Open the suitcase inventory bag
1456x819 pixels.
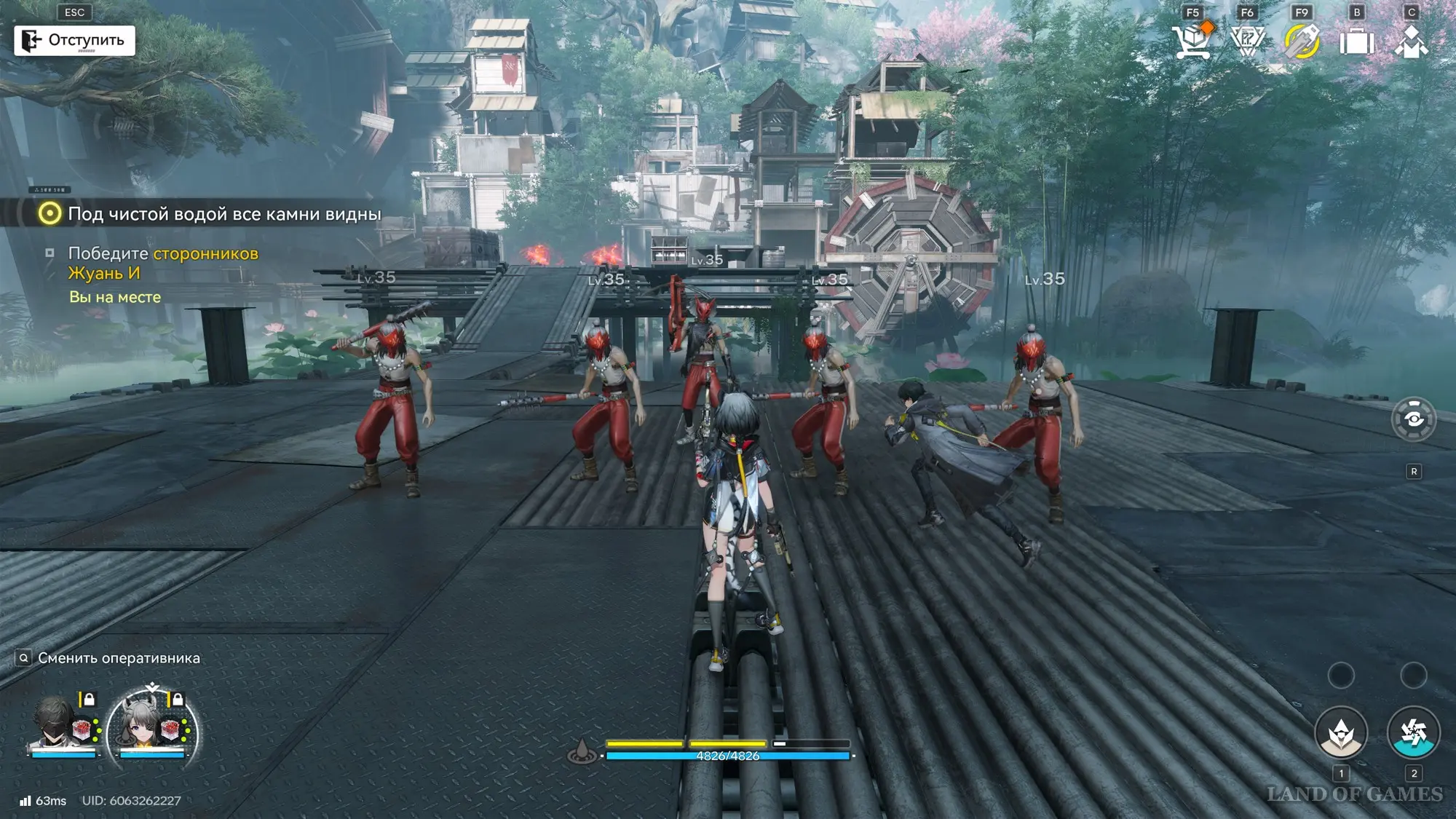(1357, 41)
